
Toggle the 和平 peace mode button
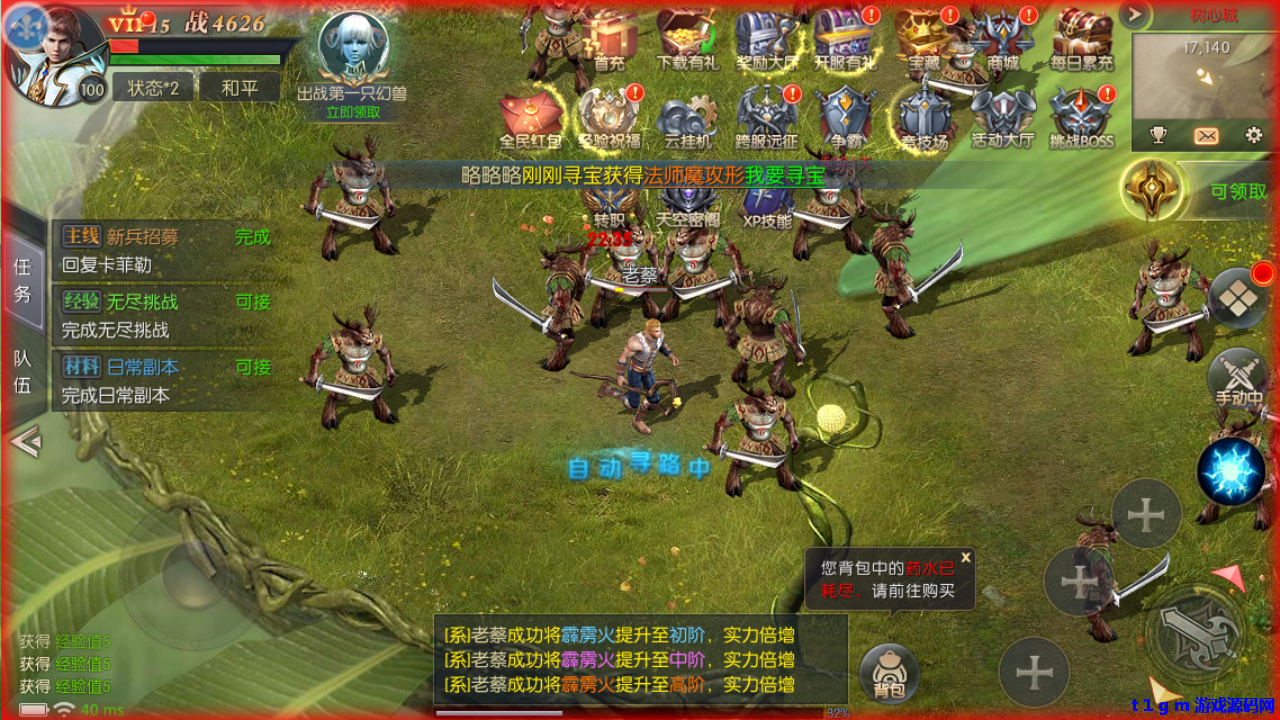[x=239, y=88]
